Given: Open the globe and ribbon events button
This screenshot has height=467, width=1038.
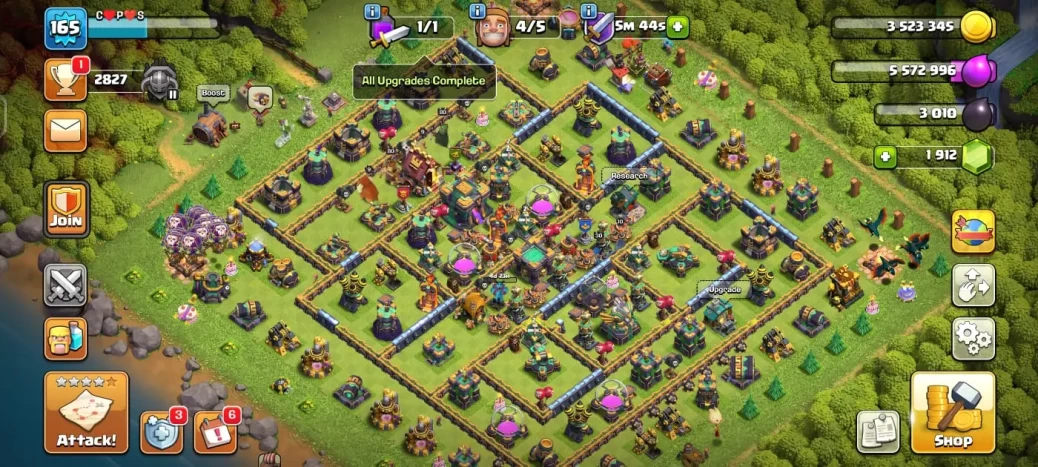Looking at the screenshot, I should pos(972,232).
